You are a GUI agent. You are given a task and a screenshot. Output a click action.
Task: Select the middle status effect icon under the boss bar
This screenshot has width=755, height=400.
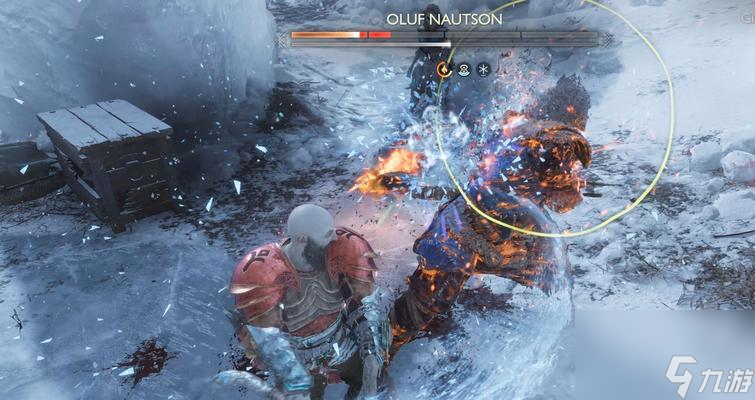[464, 69]
